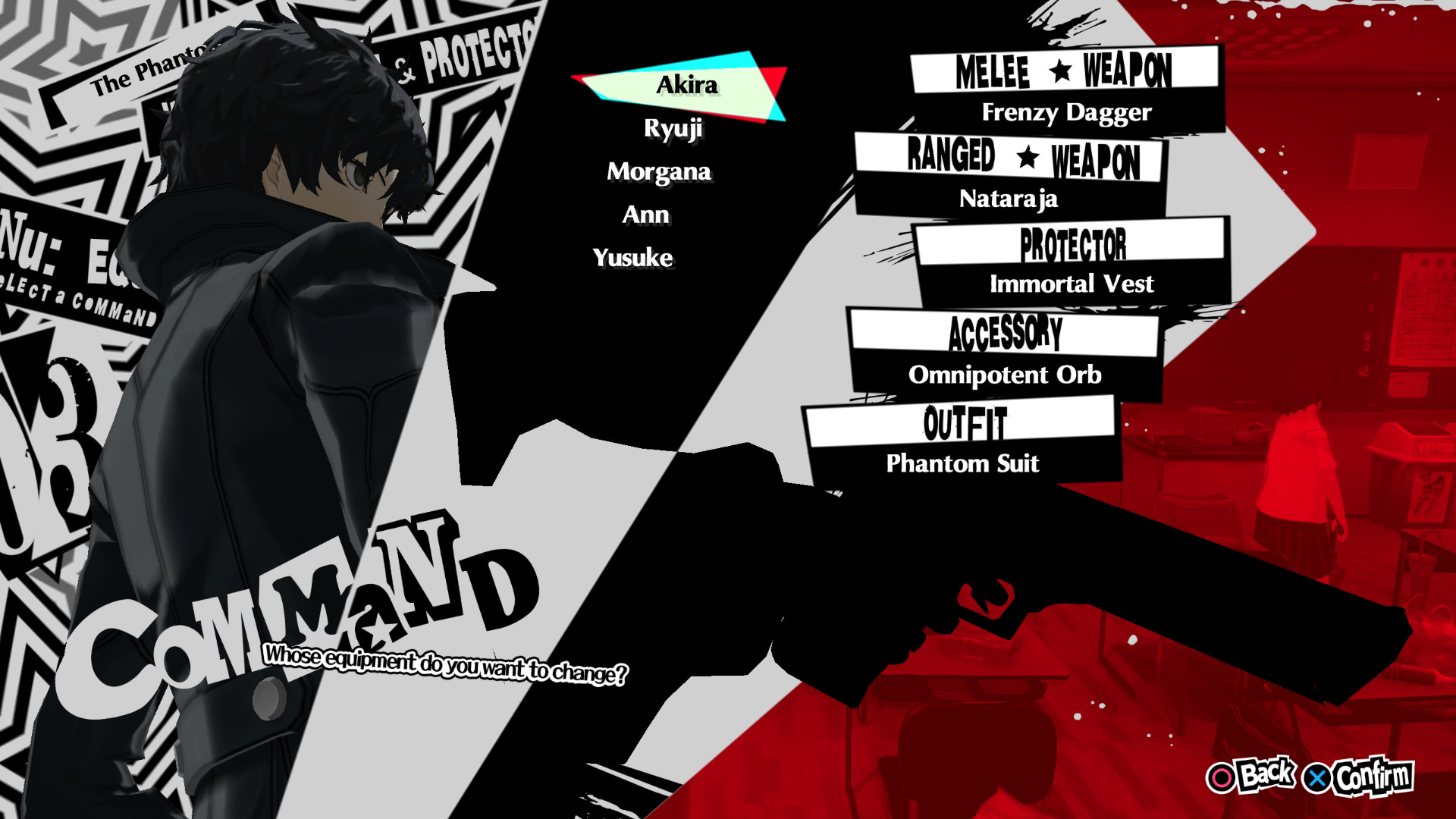The width and height of the screenshot is (1456, 819).
Task: Click the Omnipotent Orb accessory
Action: pos(1007,375)
